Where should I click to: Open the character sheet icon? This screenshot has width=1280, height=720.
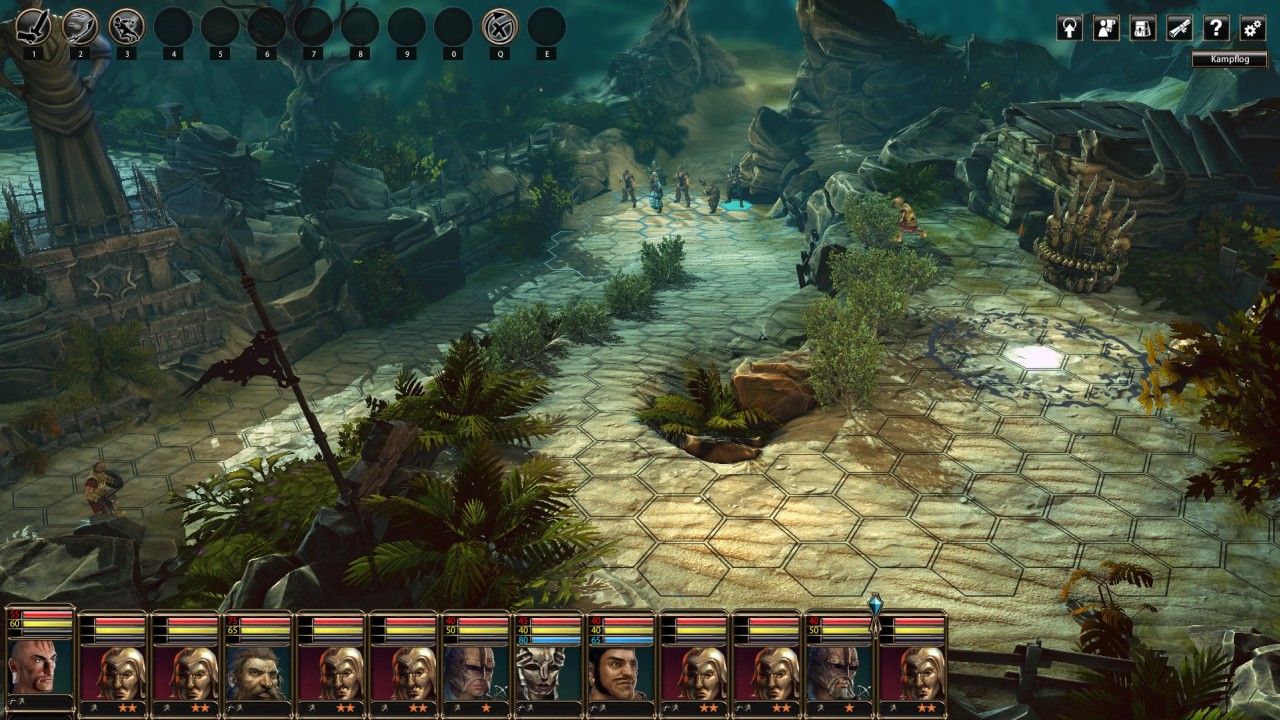1106,28
